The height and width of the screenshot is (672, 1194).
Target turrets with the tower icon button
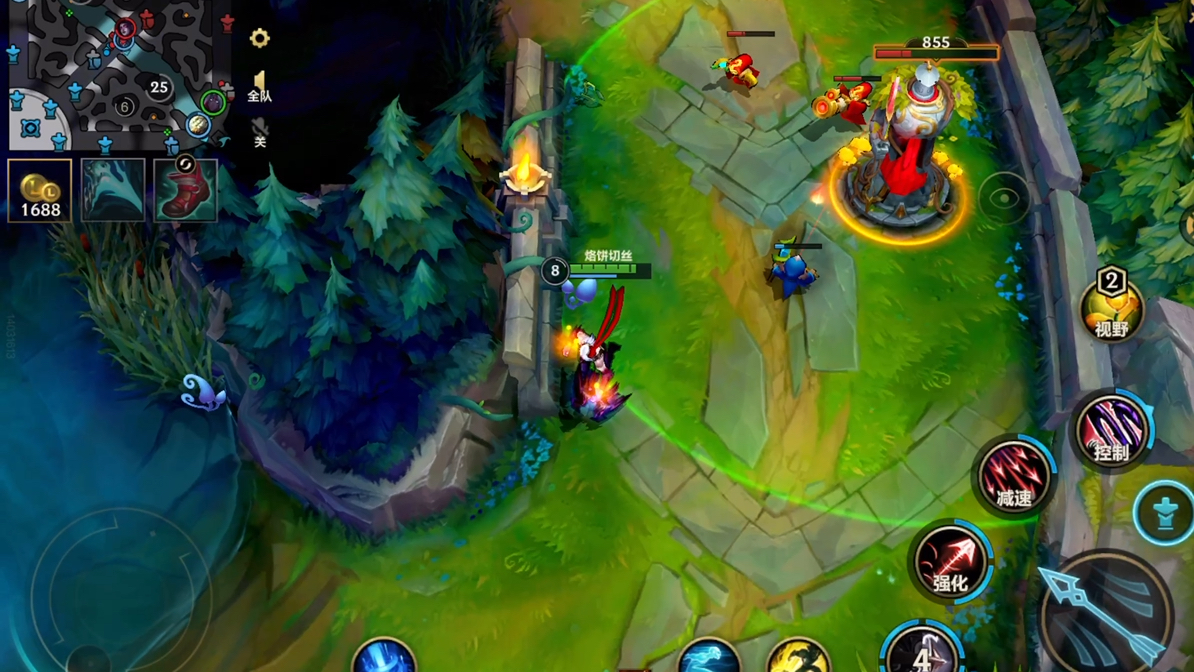(x=1165, y=513)
